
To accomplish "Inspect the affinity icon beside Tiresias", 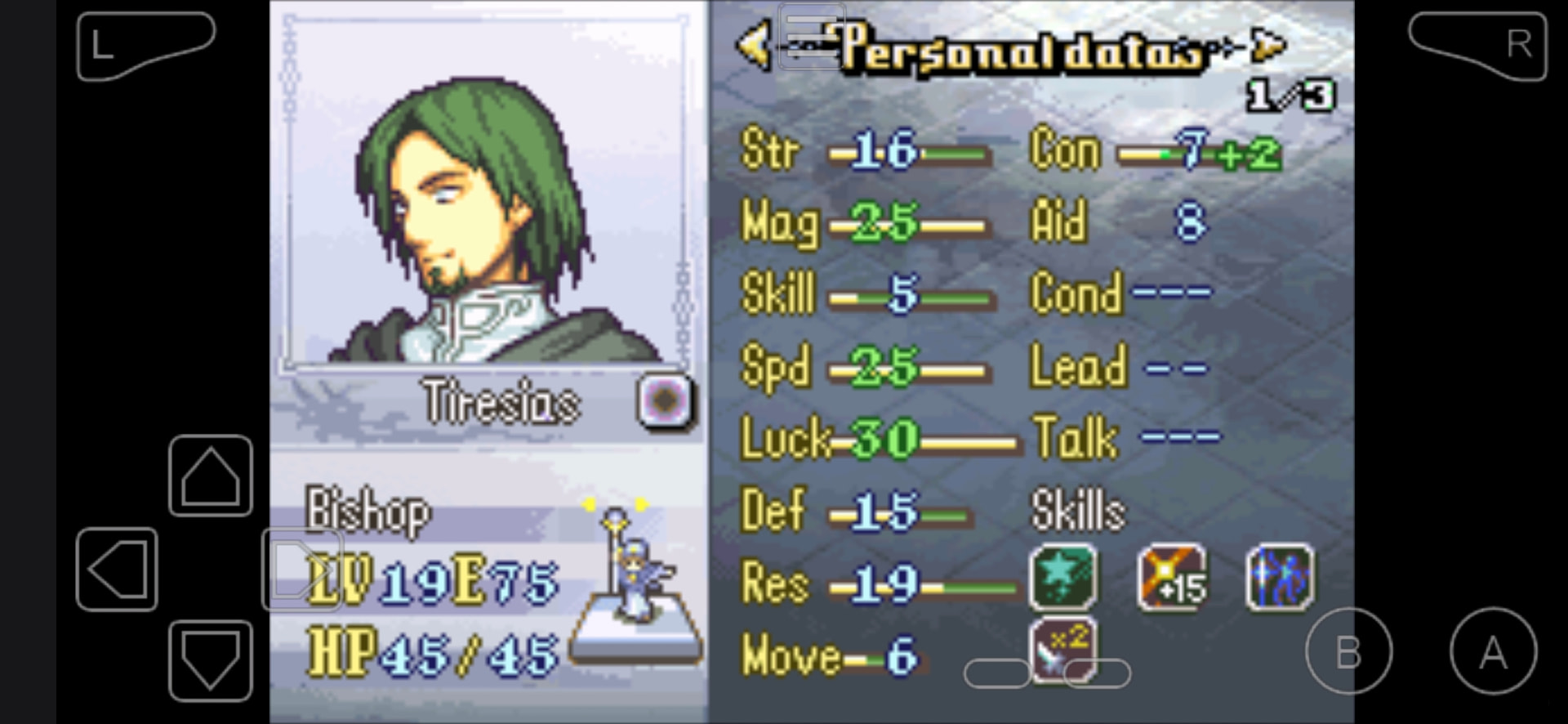I will [665, 401].
